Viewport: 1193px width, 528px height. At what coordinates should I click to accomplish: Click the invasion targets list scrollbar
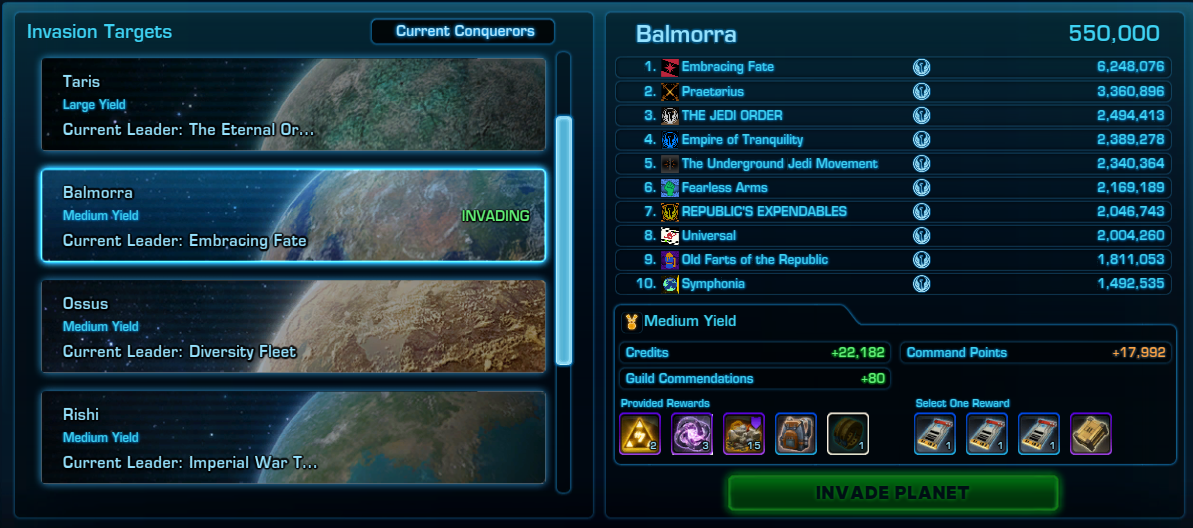pos(564,240)
